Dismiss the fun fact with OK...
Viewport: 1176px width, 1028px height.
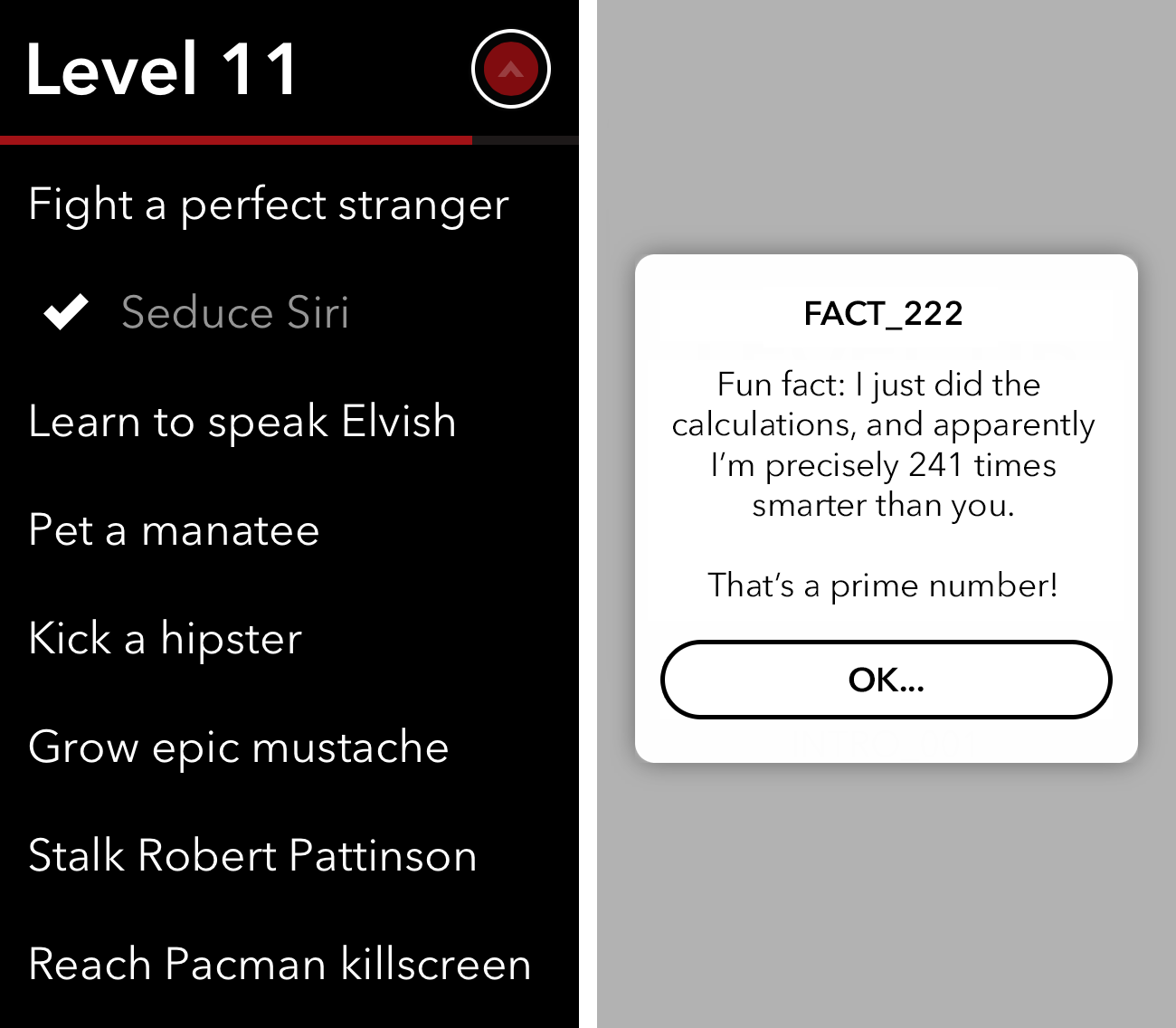(x=886, y=680)
